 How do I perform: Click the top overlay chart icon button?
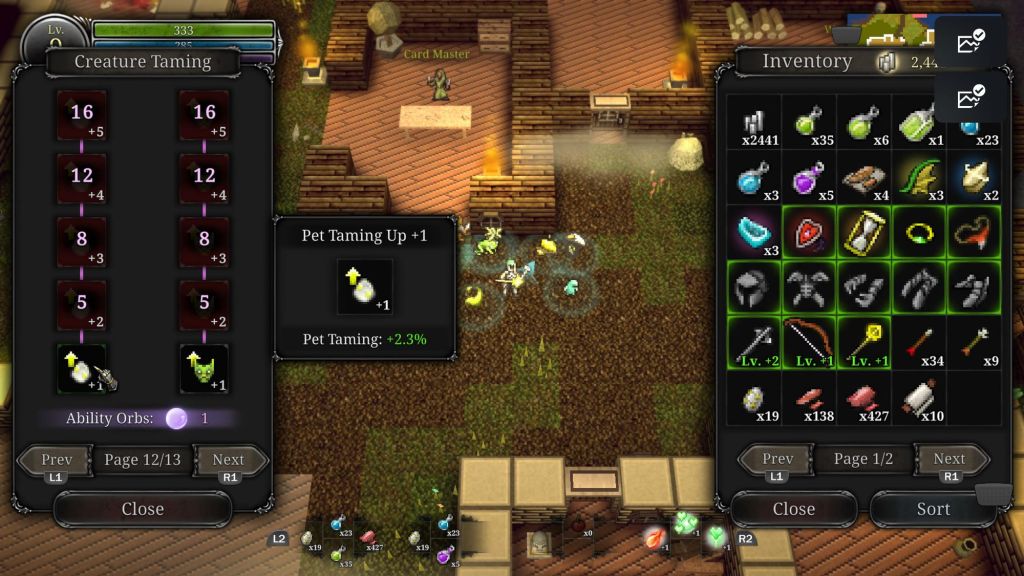pyautogui.click(x=969, y=43)
